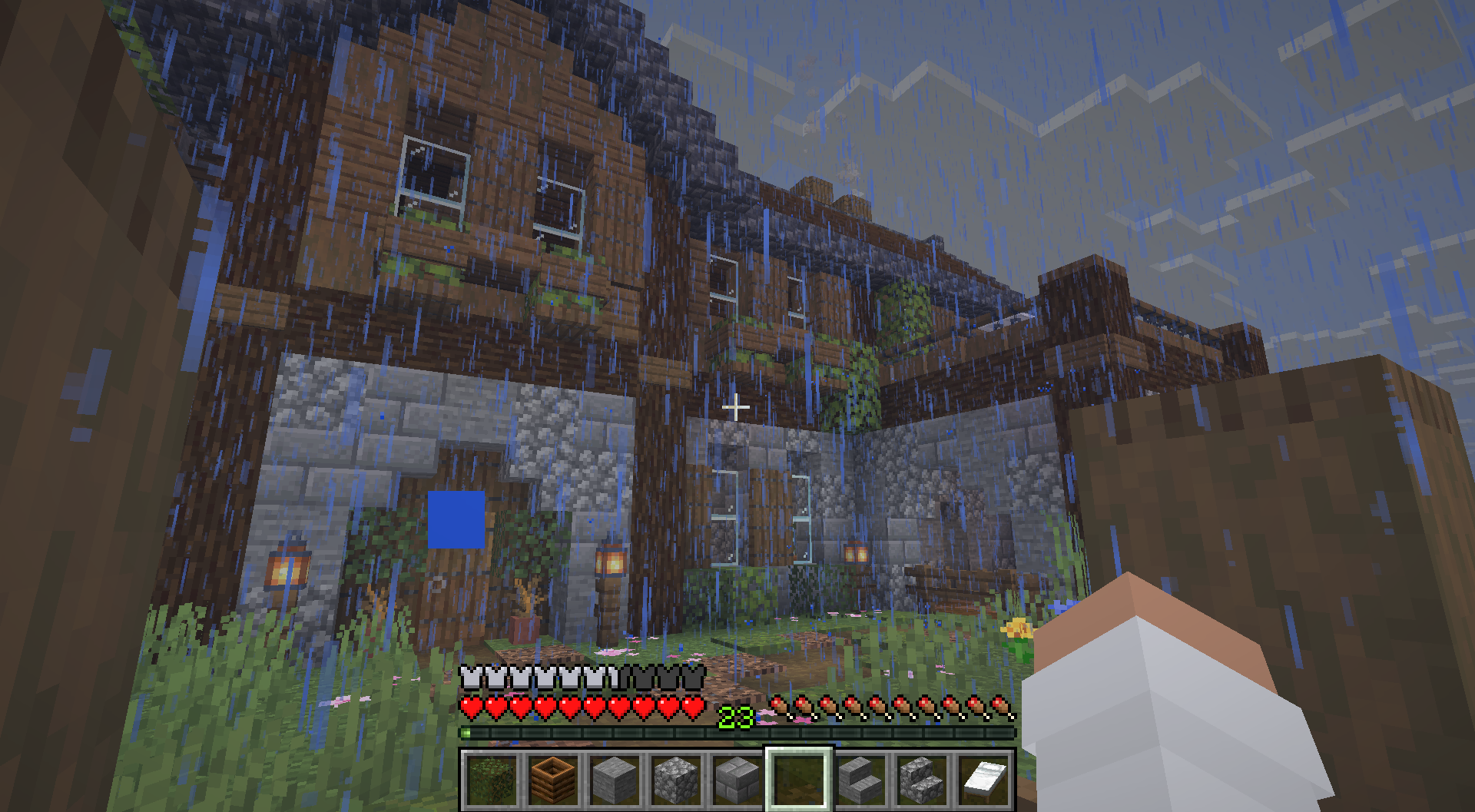Pick the cobblestone block hotbar slot
Screen dimensions: 1475x812
coord(675,778)
